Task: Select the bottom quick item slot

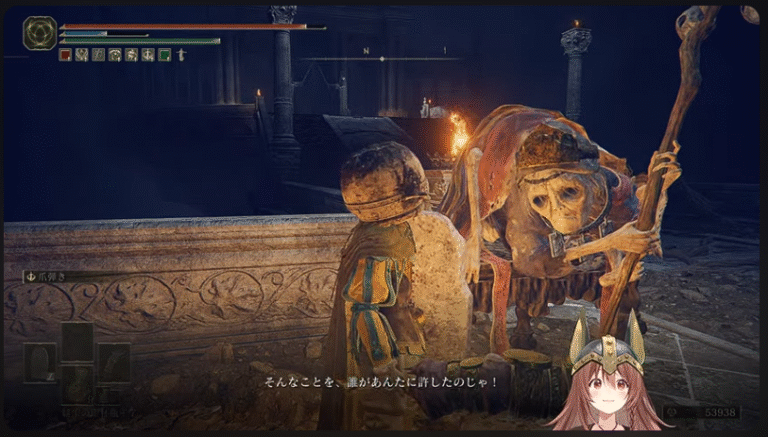Action: coord(77,385)
